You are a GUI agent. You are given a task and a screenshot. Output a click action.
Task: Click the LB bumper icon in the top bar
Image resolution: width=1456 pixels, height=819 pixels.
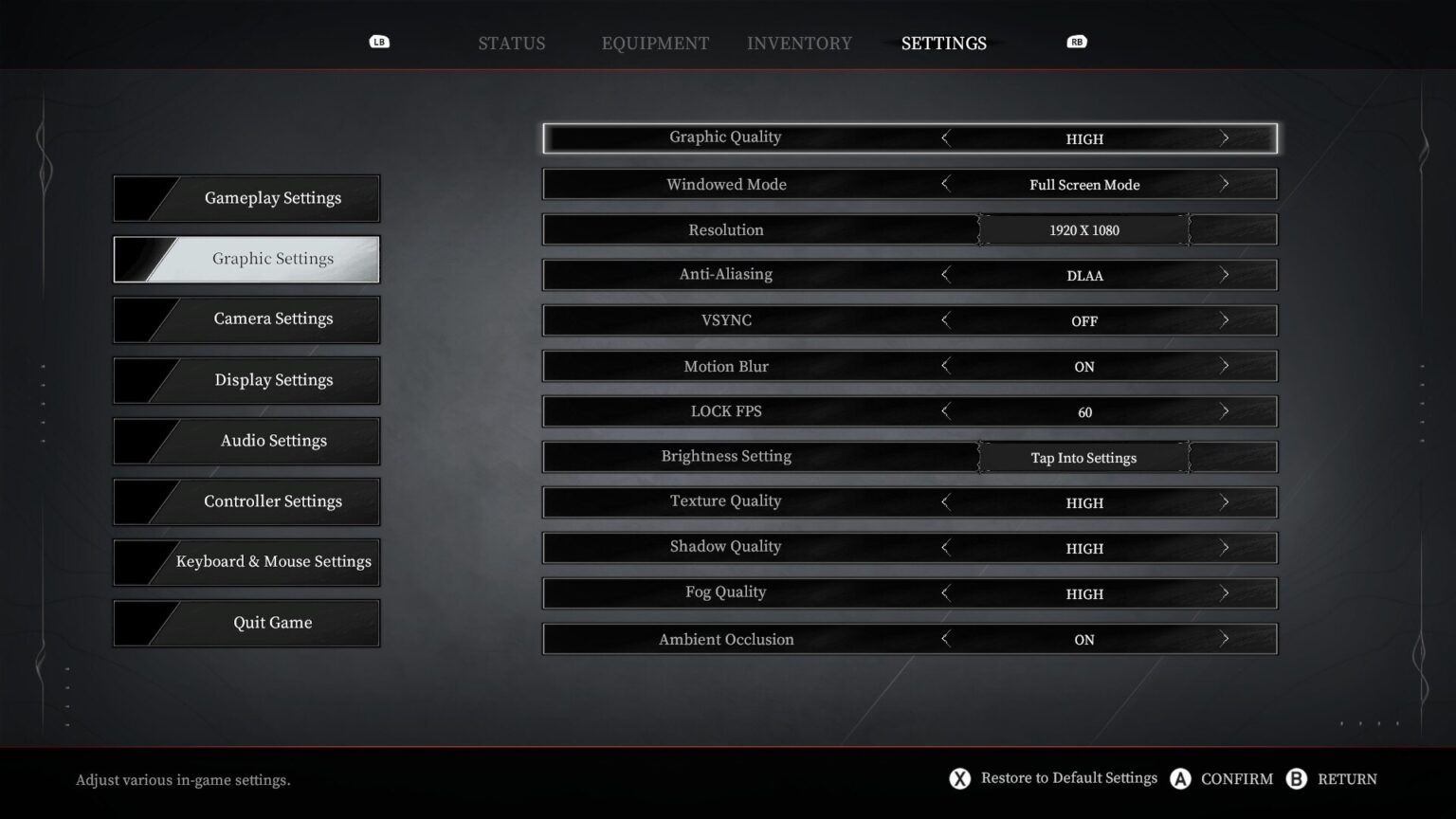coord(379,42)
